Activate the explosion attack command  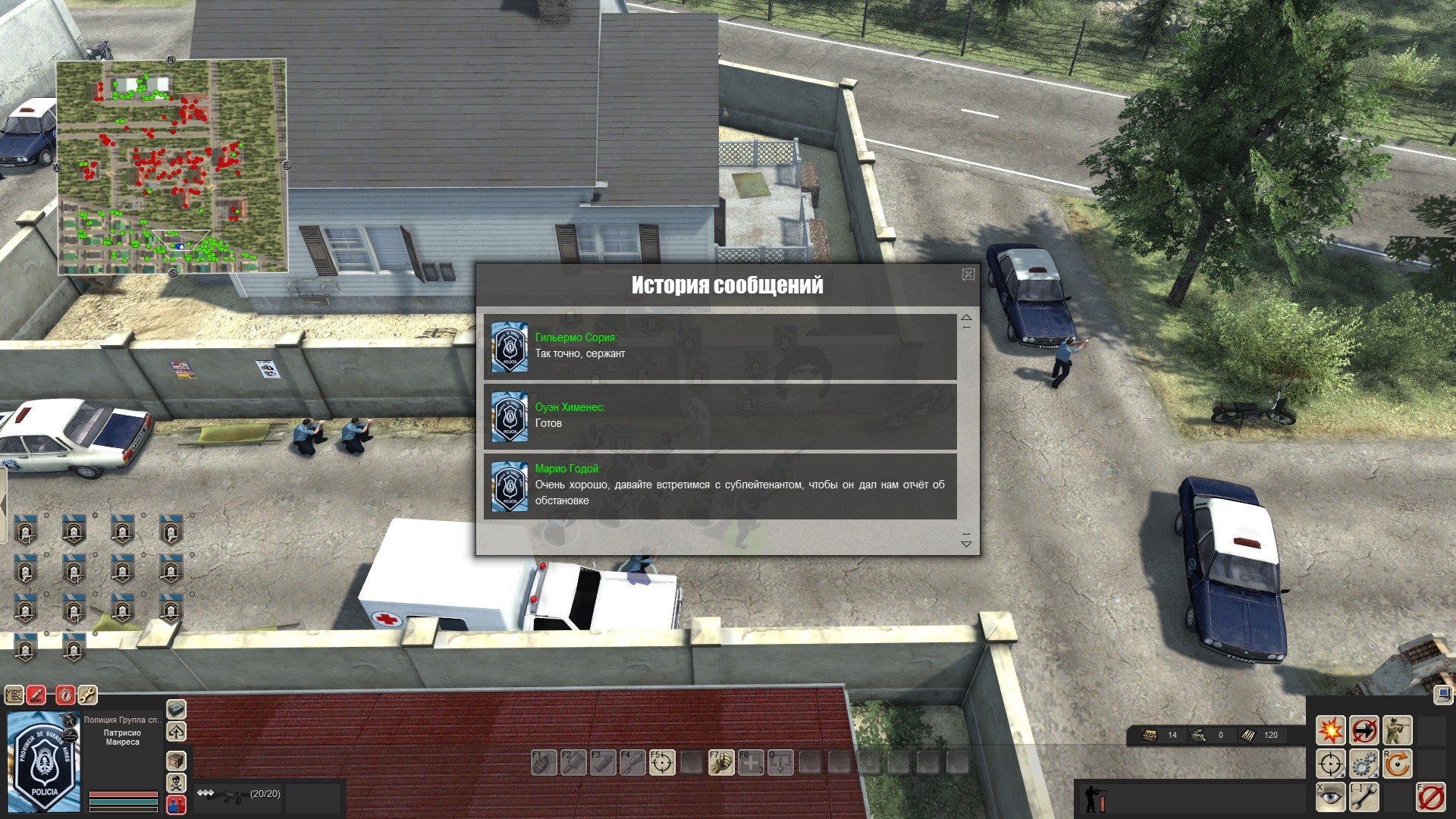(x=1330, y=730)
